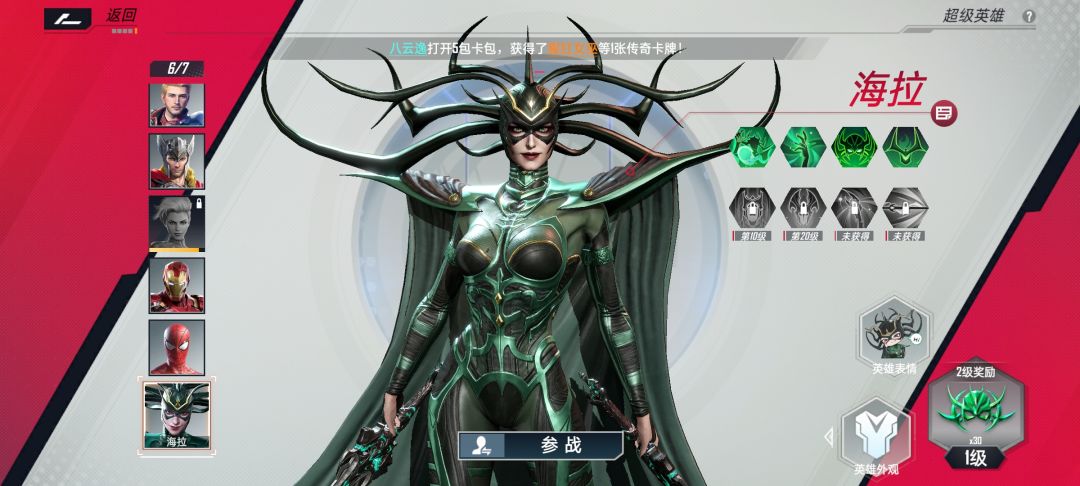View the glowing-eyed mask skill
This screenshot has height=486, width=1080.
(854, 147)
